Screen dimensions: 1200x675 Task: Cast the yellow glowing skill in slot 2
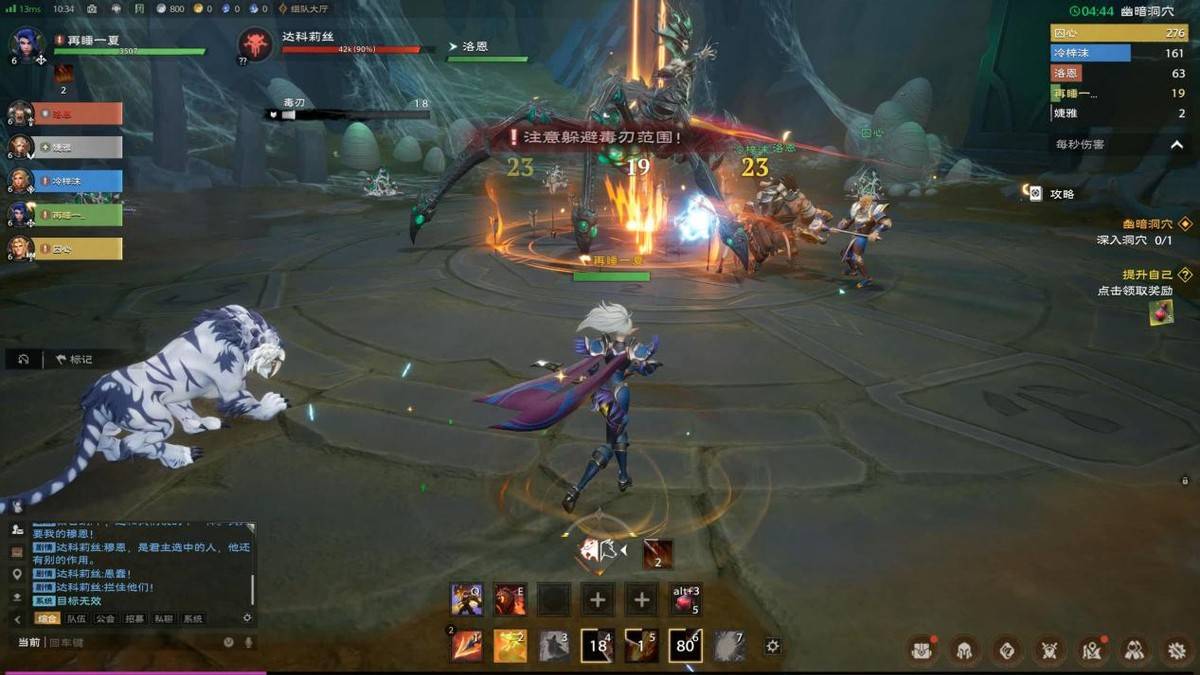point(510,646)
